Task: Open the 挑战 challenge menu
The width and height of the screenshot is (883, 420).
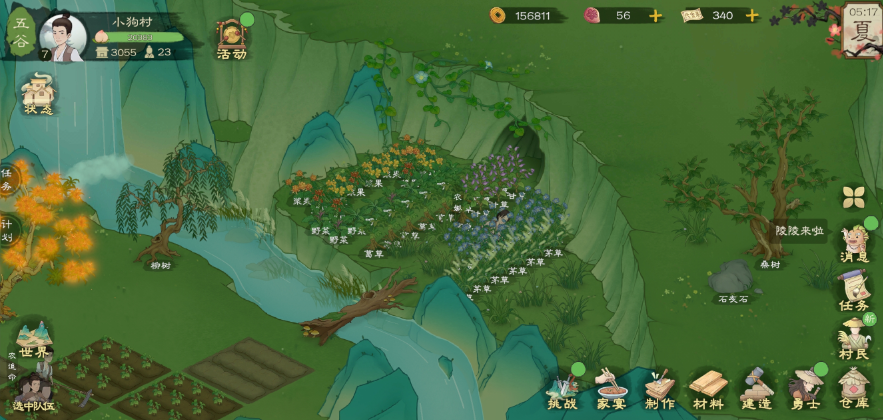Action: click(562, 389)
